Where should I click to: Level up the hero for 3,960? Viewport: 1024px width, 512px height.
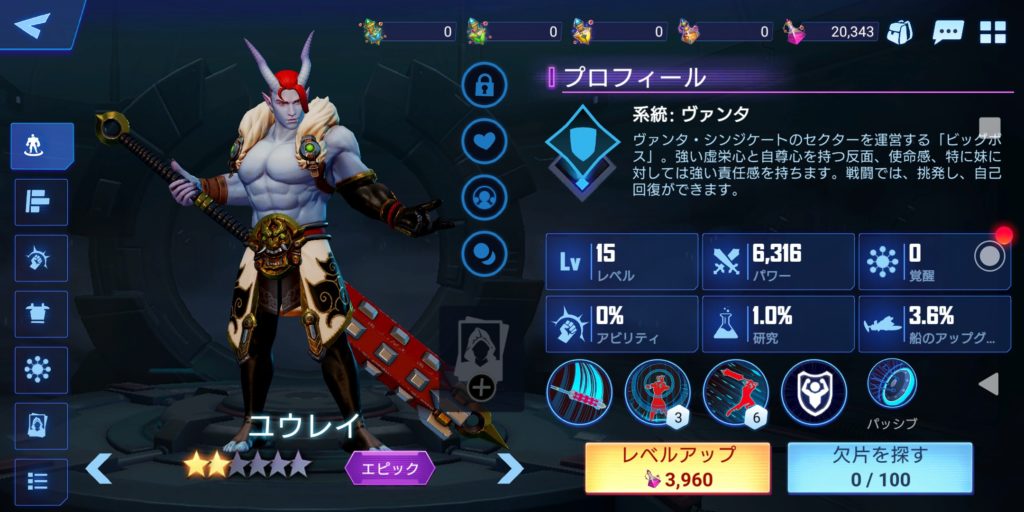click(677, 468)
